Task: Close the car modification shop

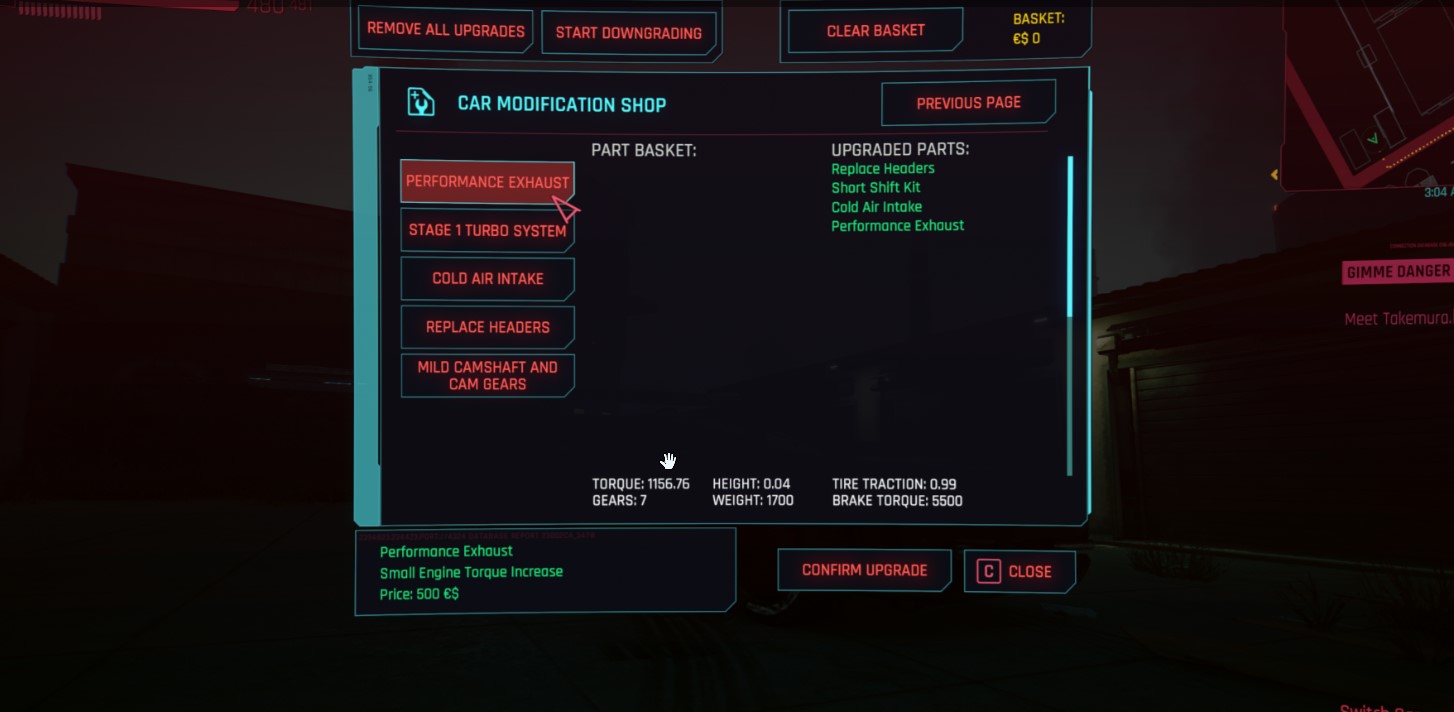Action: tap(1019, 571)
